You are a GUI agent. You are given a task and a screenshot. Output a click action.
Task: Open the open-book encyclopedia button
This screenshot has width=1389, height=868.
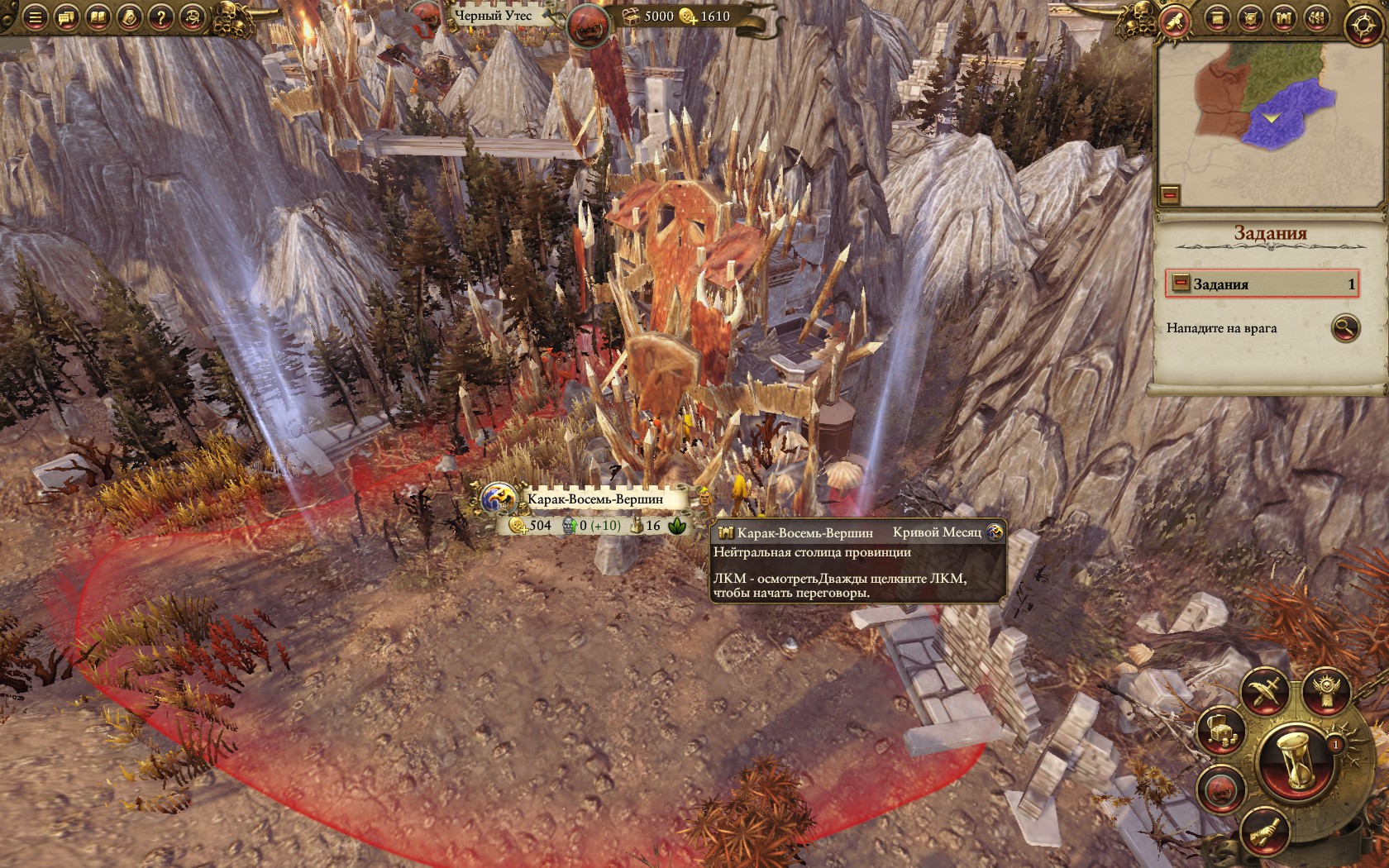coord(98,17)
